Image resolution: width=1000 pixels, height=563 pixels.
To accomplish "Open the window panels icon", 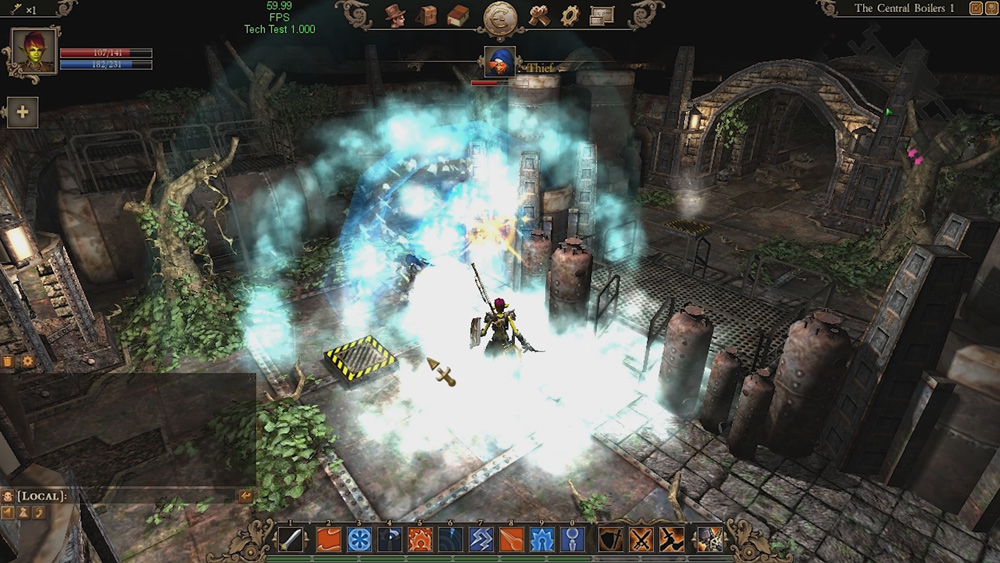I will tap(602, 15).
